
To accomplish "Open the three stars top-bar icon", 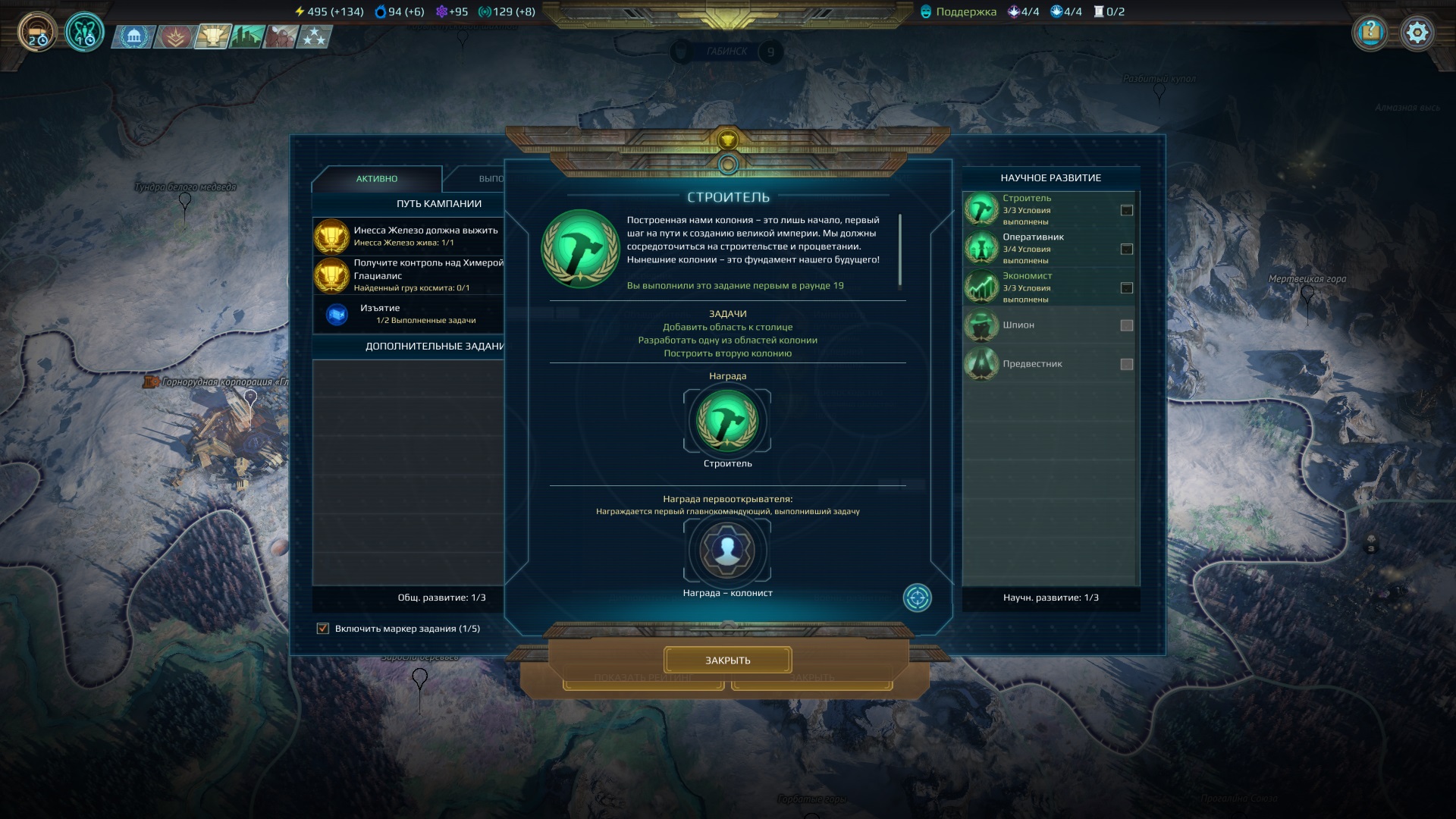I will point(313,36).
